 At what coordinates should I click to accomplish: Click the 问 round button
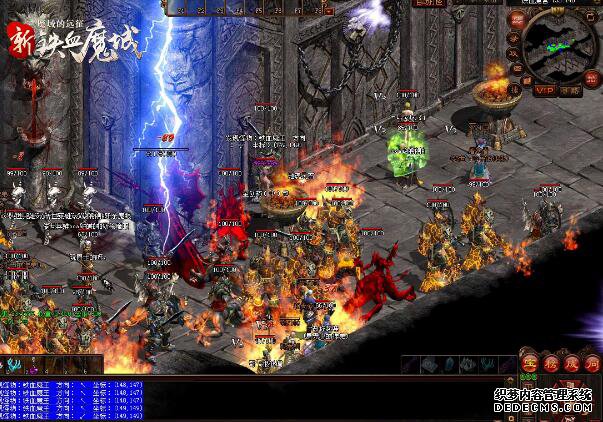pos(592,362)
